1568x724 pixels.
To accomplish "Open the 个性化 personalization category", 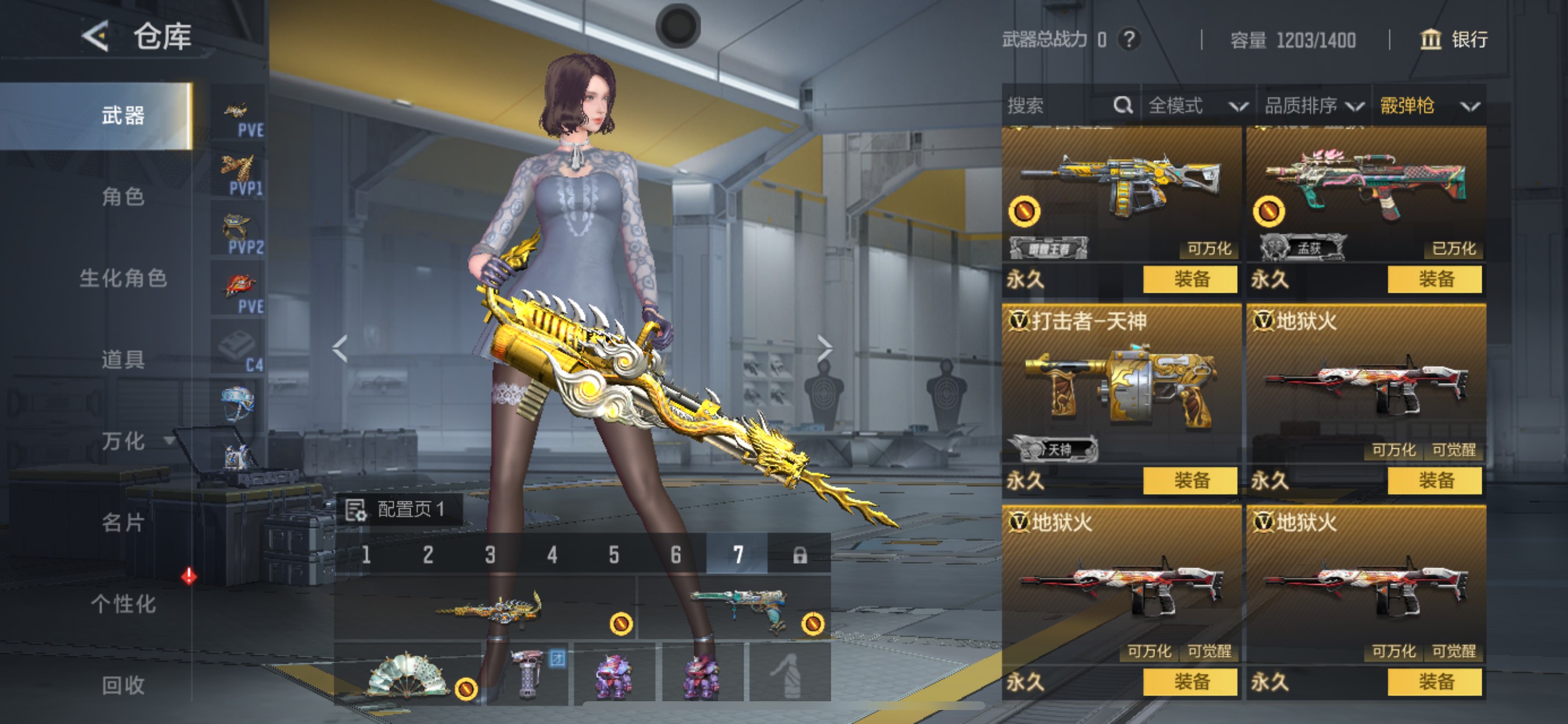I will pyautogui.click(x=123, y=603).
